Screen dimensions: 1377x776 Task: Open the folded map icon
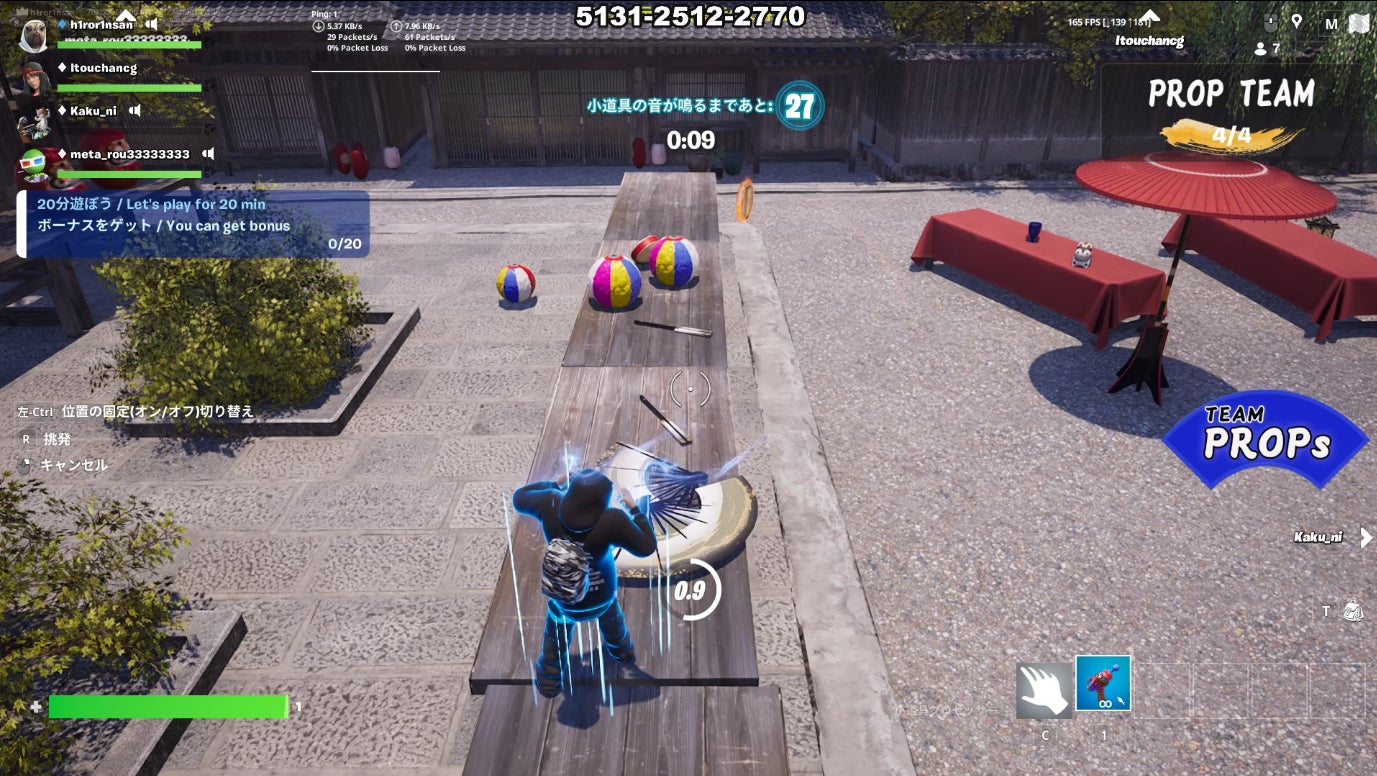click(1358, 23)
